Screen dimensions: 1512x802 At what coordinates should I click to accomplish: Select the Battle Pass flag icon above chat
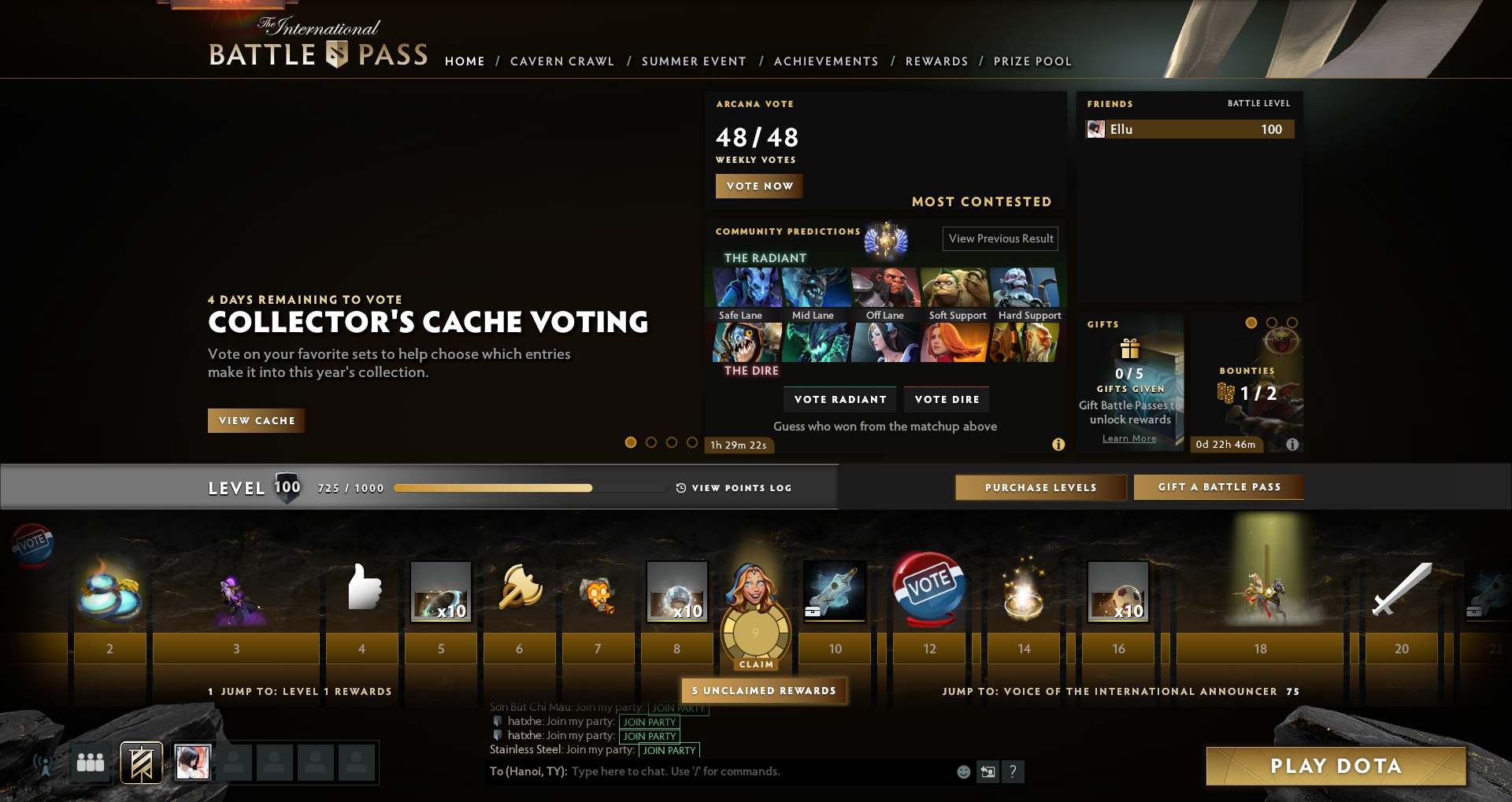point(139,762)
